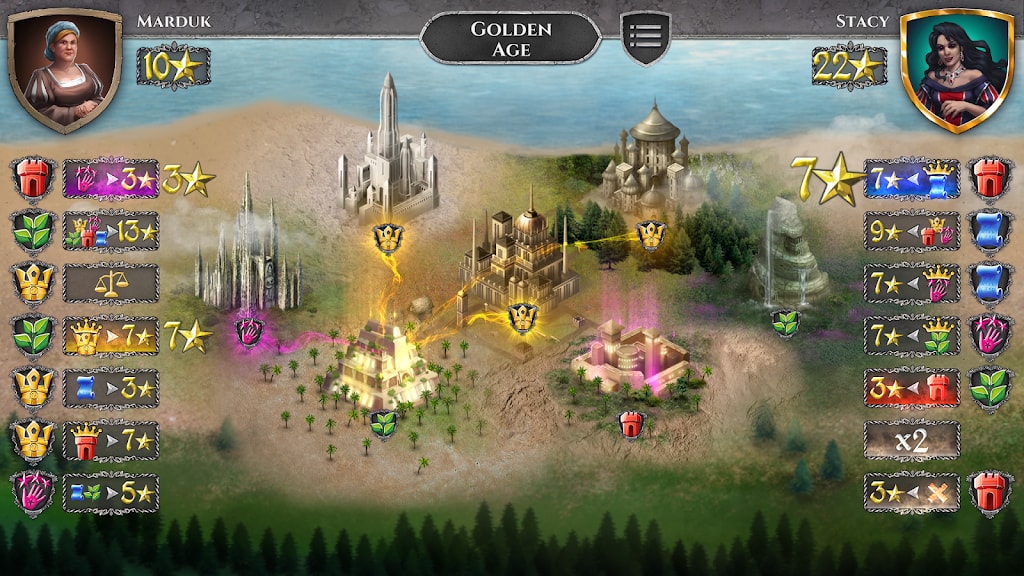This screenshot has height=576, width=1024.
Task: Select the leaf shield below the glowing ziggurat
Action: point(384,424)
